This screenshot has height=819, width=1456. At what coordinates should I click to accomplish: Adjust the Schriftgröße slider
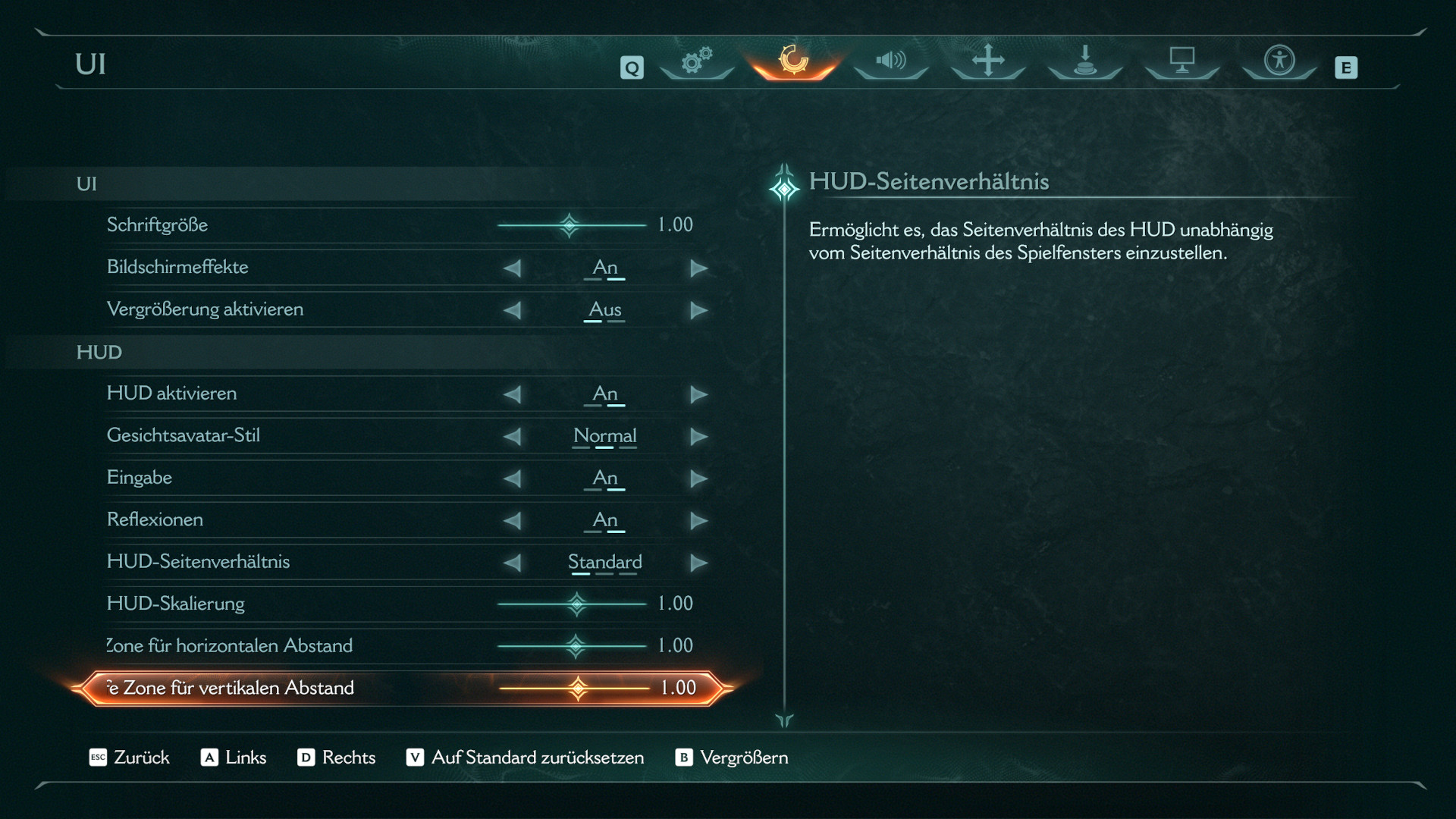(x=570, y=225)
